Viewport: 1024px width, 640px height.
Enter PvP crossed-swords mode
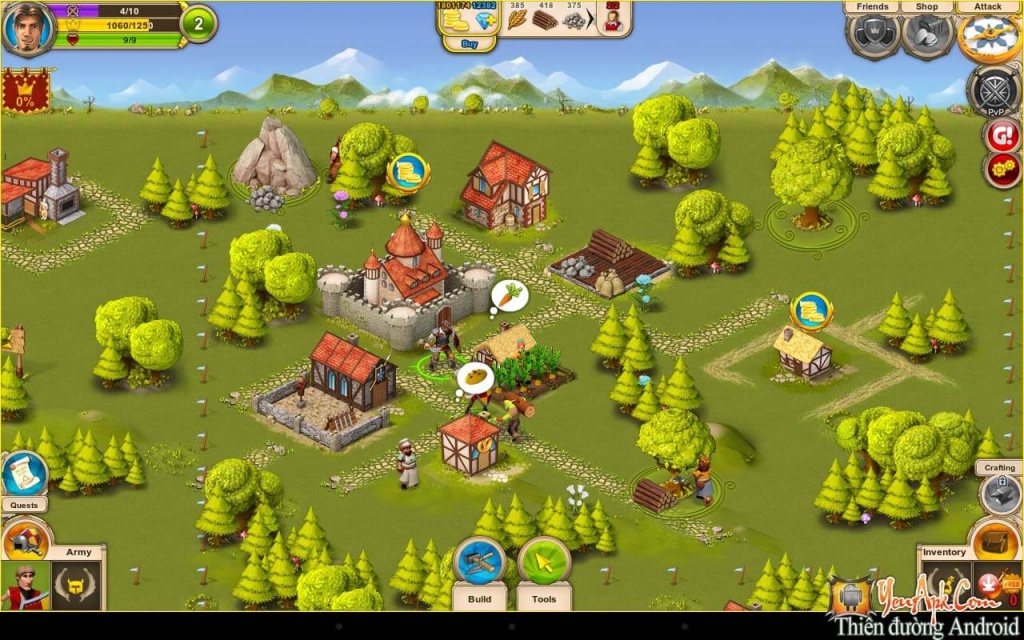[x=993, y=92]
